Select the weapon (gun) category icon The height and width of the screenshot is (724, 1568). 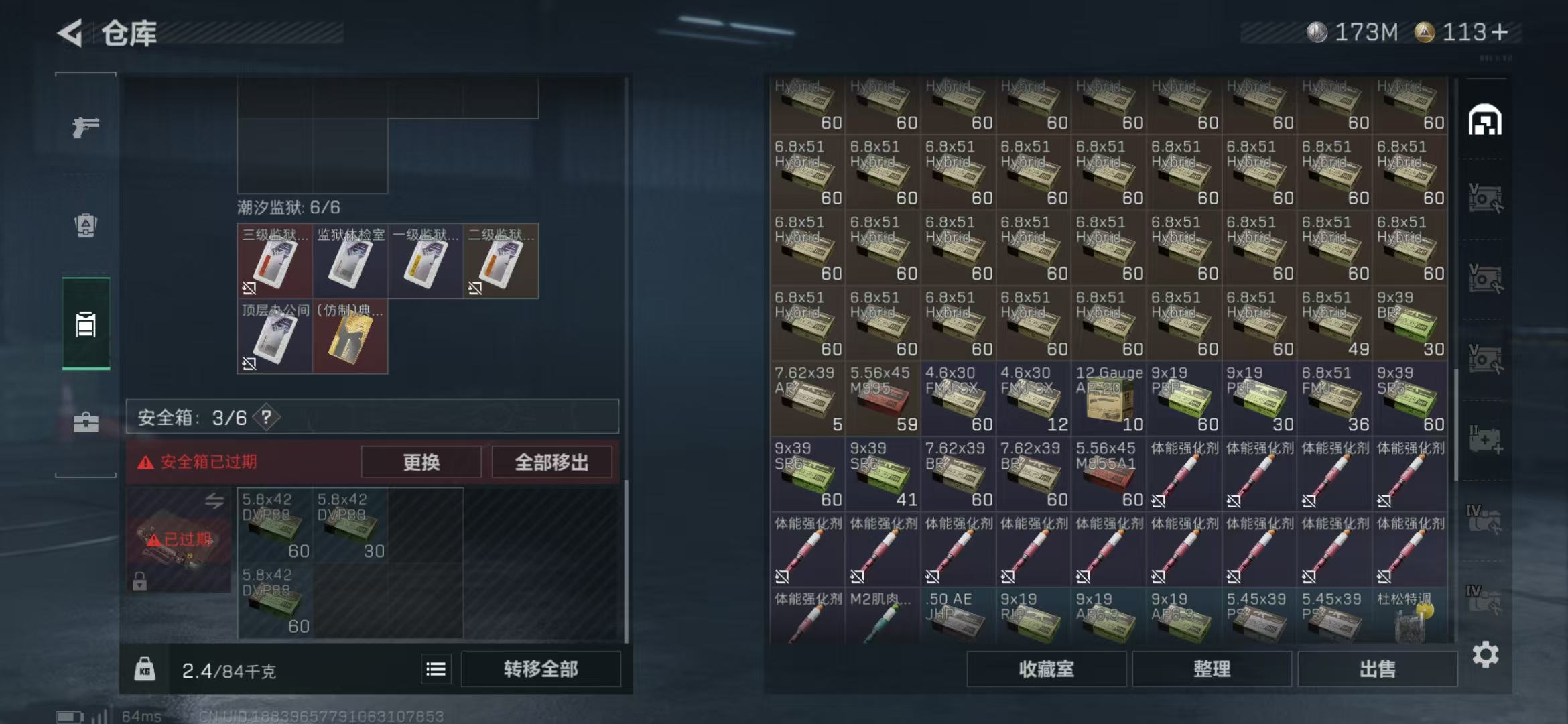pyautogui.click(x=85, y=126)
